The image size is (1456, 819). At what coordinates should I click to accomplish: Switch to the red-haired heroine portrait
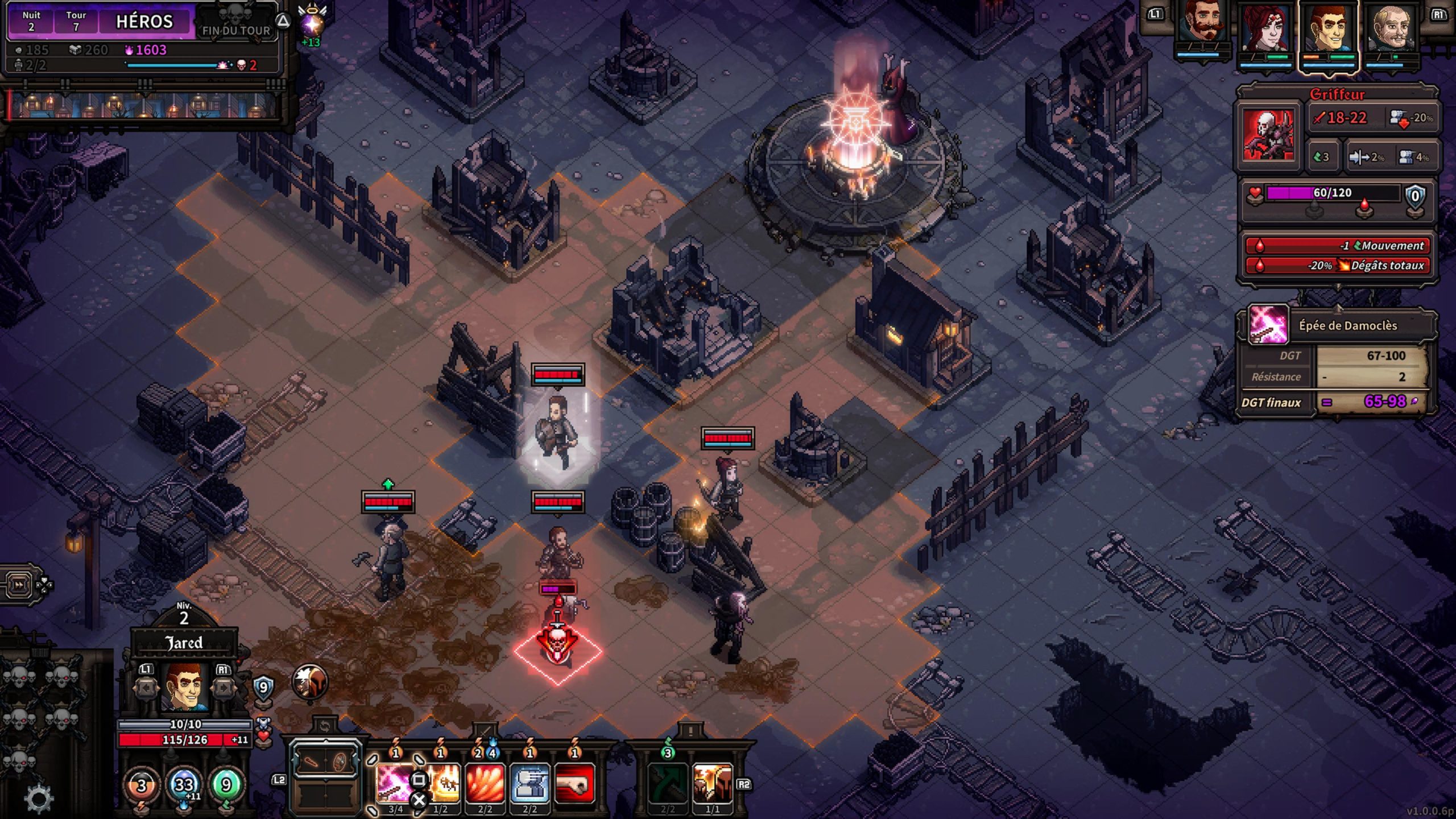[1265, 28]
